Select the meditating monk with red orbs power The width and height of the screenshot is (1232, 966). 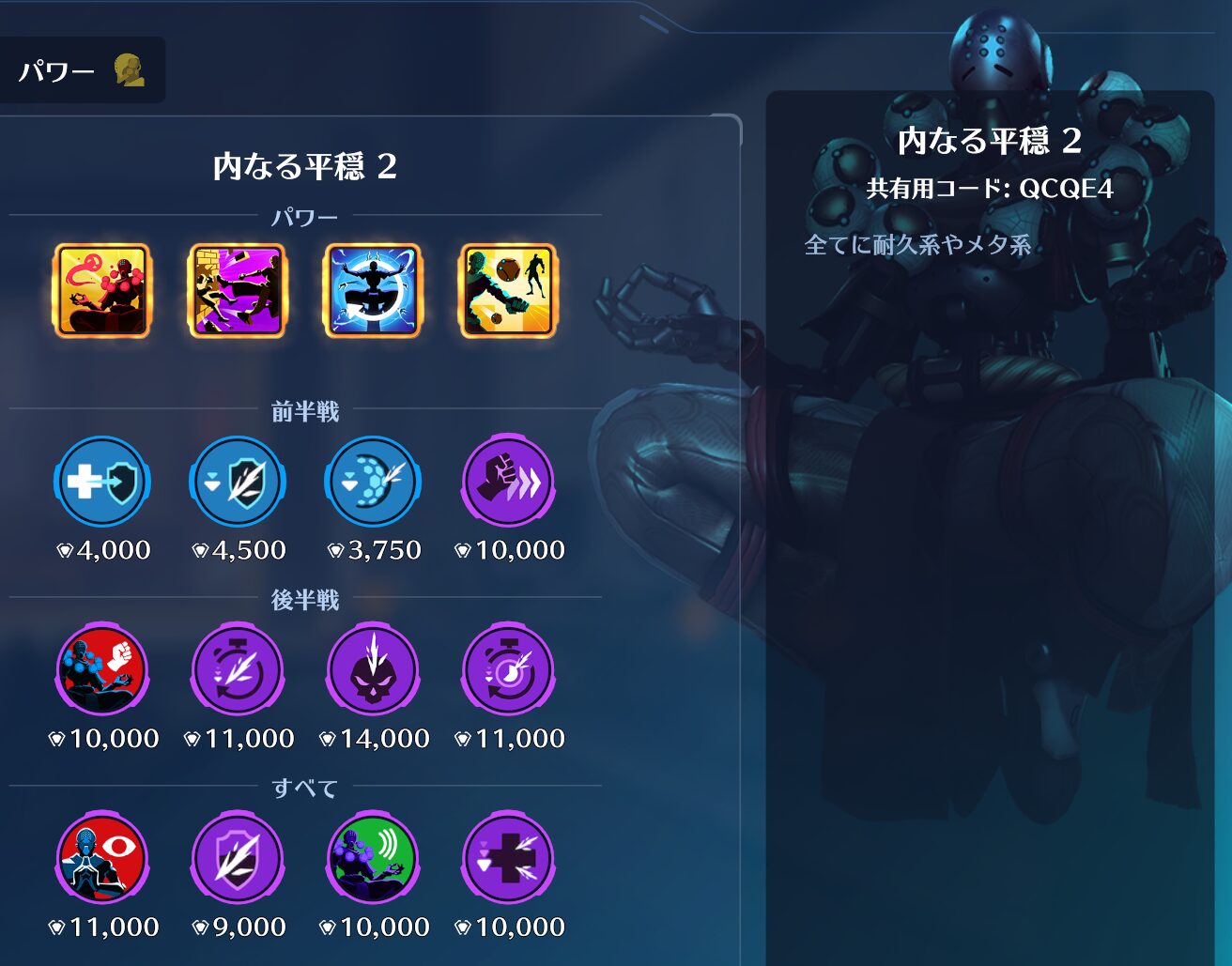(x=101, y=290)
